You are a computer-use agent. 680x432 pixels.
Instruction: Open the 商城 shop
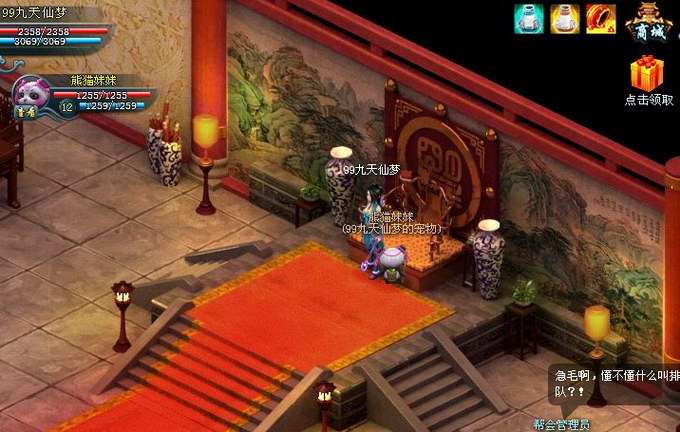649,22
